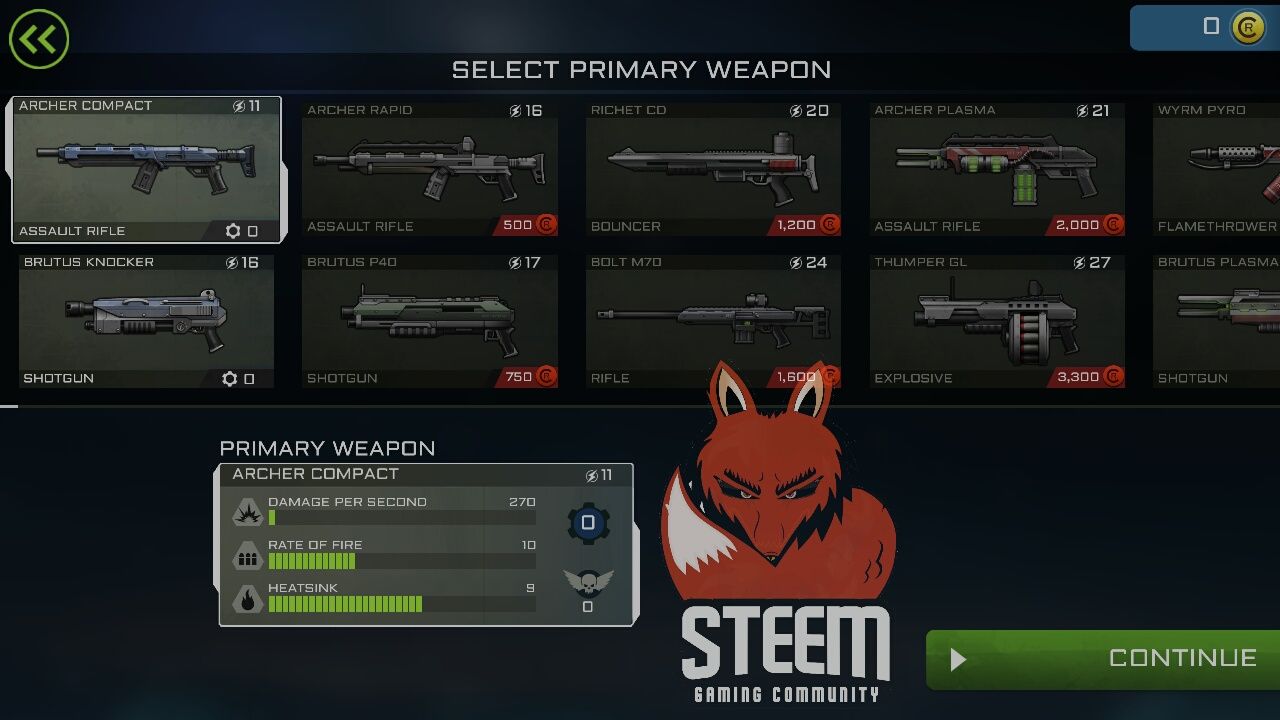Select the Thumper GL explosive weapon
Image resolution: width=1280 pixels, height=720 pixels.
[997, 320]
